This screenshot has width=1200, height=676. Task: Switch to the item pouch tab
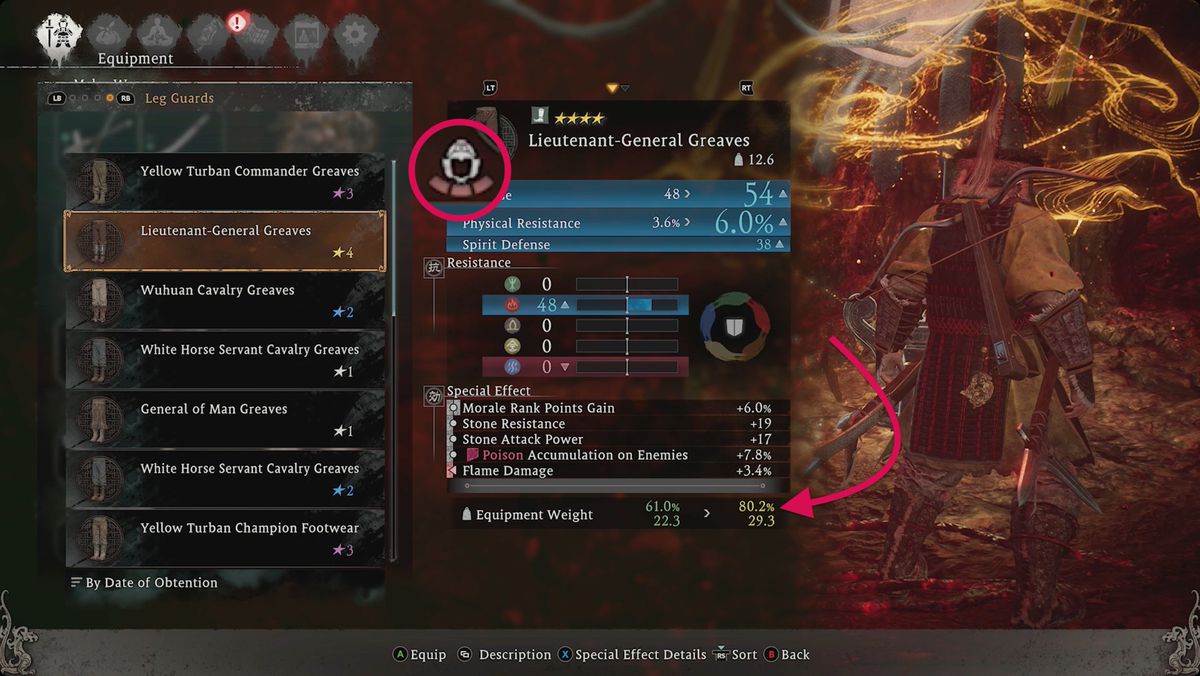(109, 34)
